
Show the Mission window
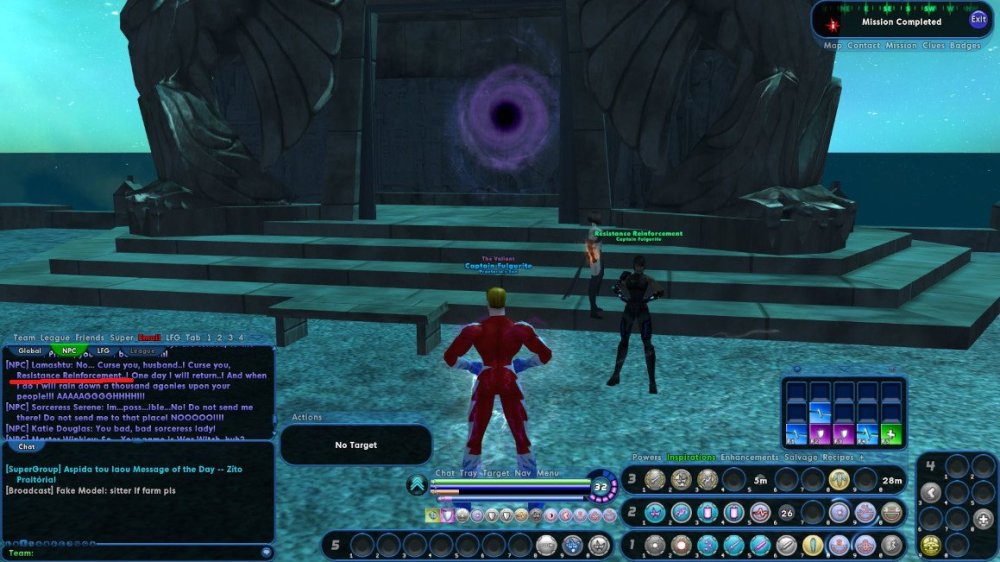pyautogui.click(x=901, y=46)
